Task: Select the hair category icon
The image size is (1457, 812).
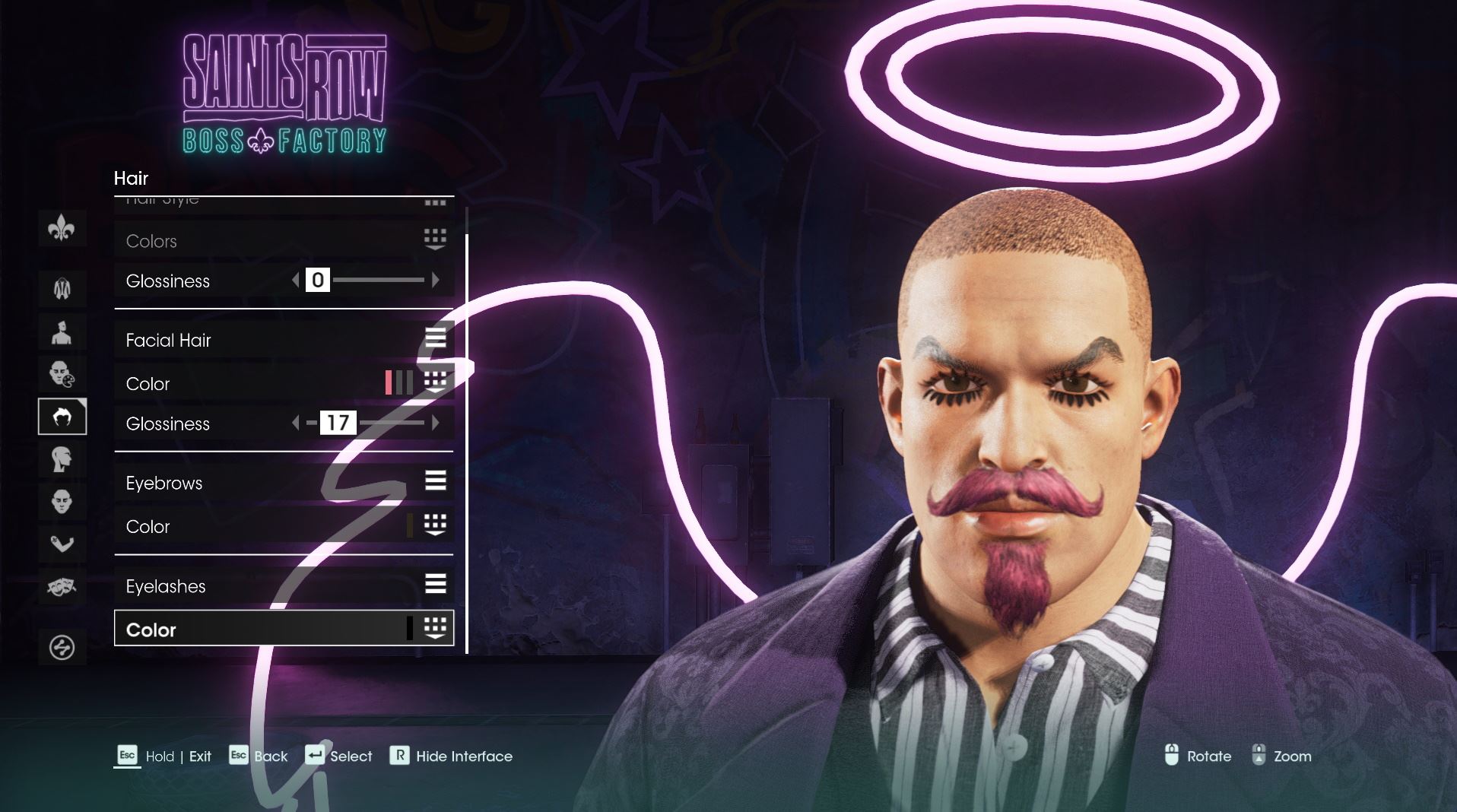Action: [62, 417]
